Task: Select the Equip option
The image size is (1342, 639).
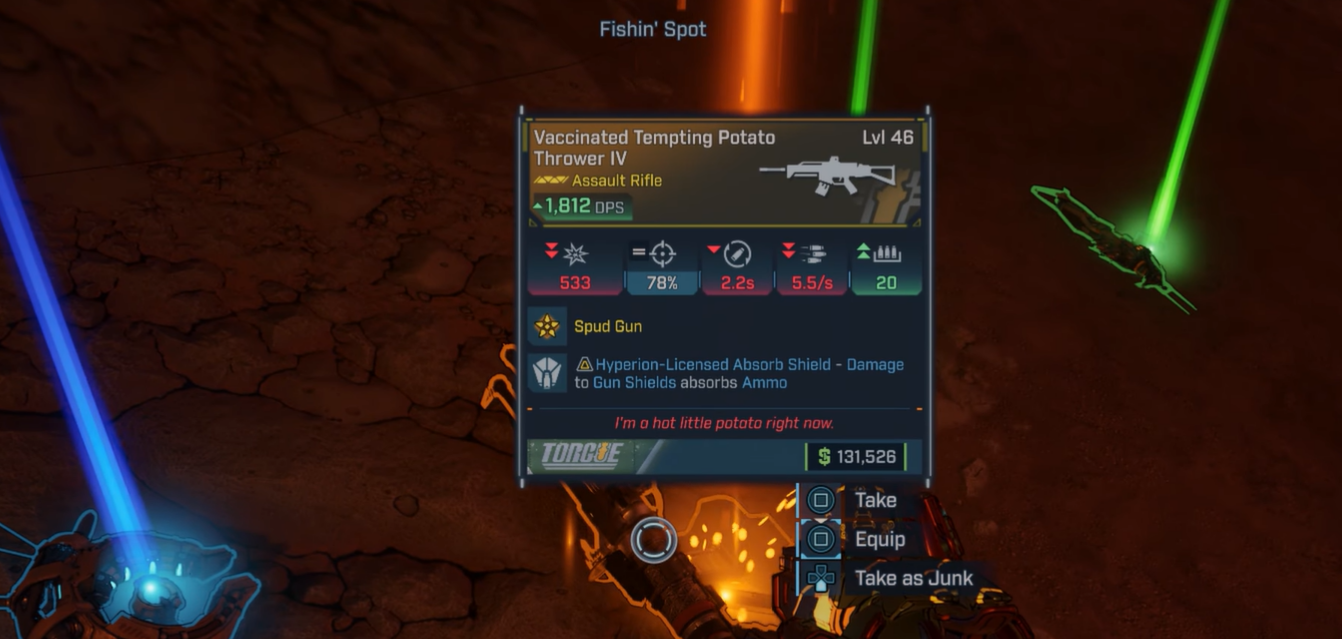Action: (x=878, y=539)
